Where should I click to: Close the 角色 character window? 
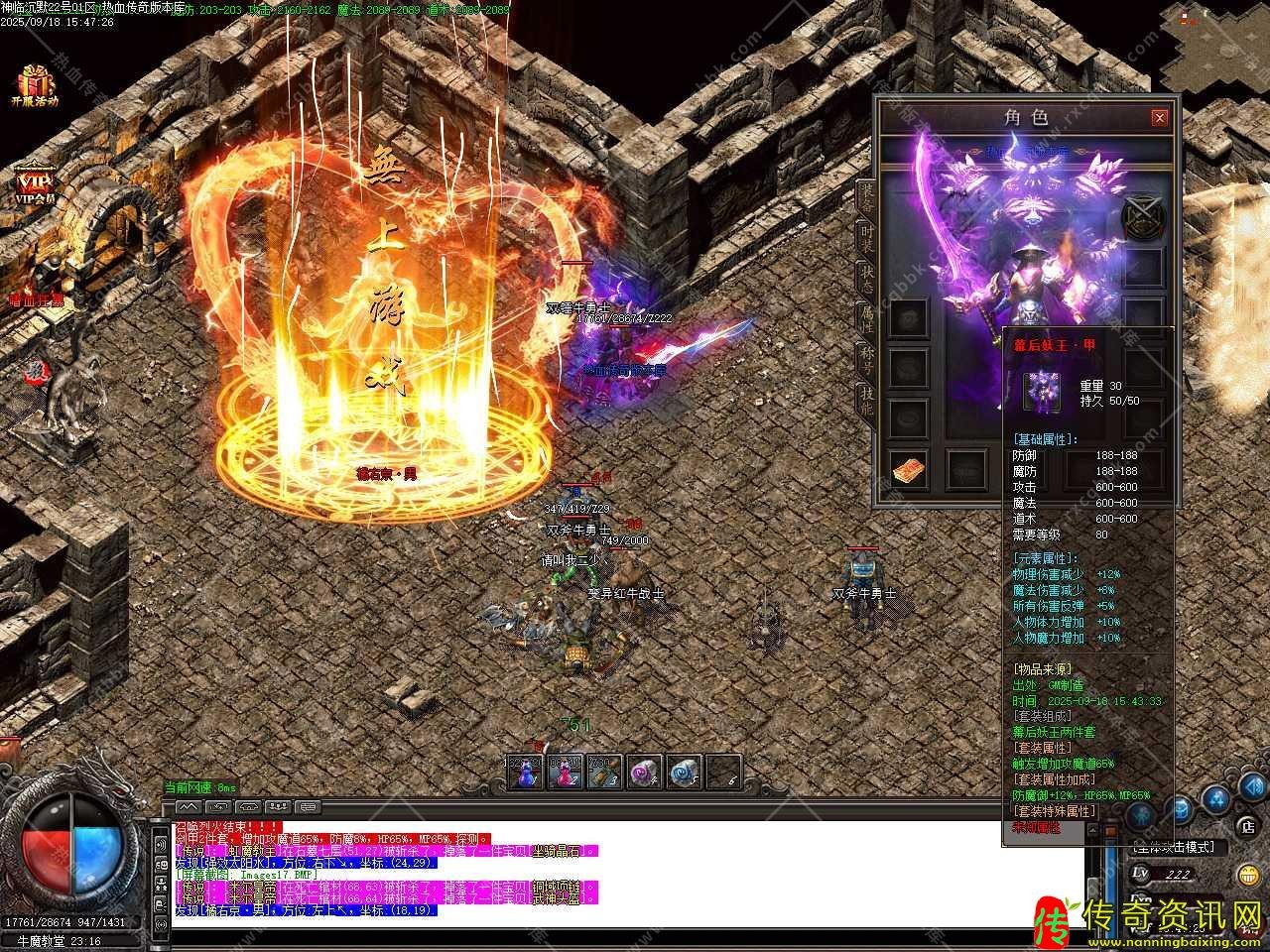point(1159,118)
